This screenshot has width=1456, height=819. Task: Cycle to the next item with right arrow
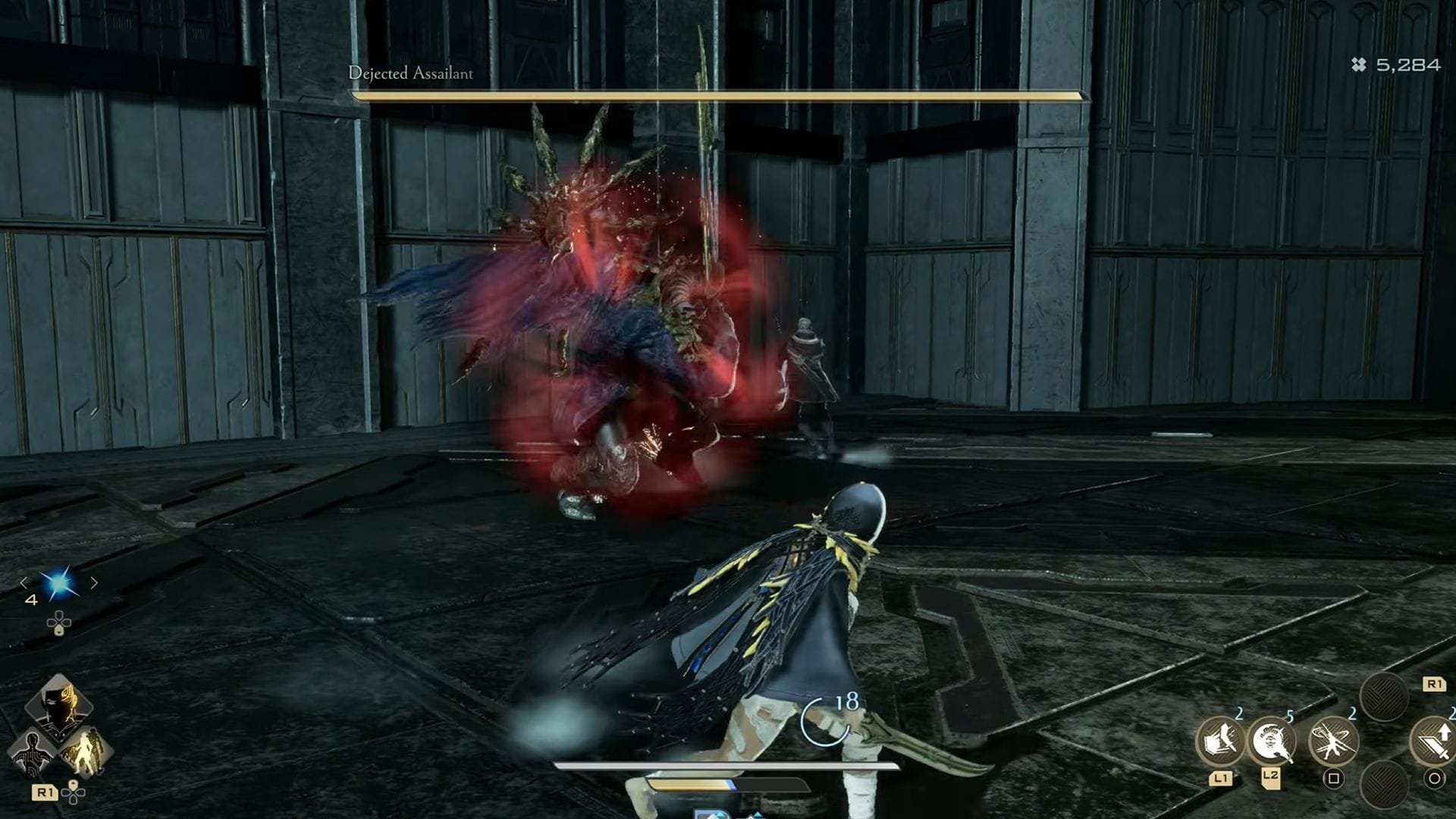pyautogui.click(x=94, y=582)
